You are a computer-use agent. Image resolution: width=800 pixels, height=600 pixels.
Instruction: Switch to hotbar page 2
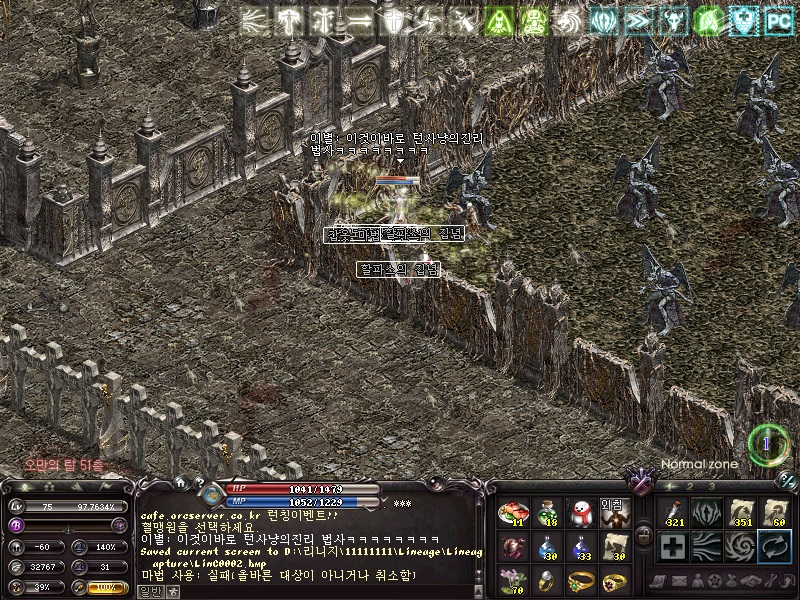(688, 486)
